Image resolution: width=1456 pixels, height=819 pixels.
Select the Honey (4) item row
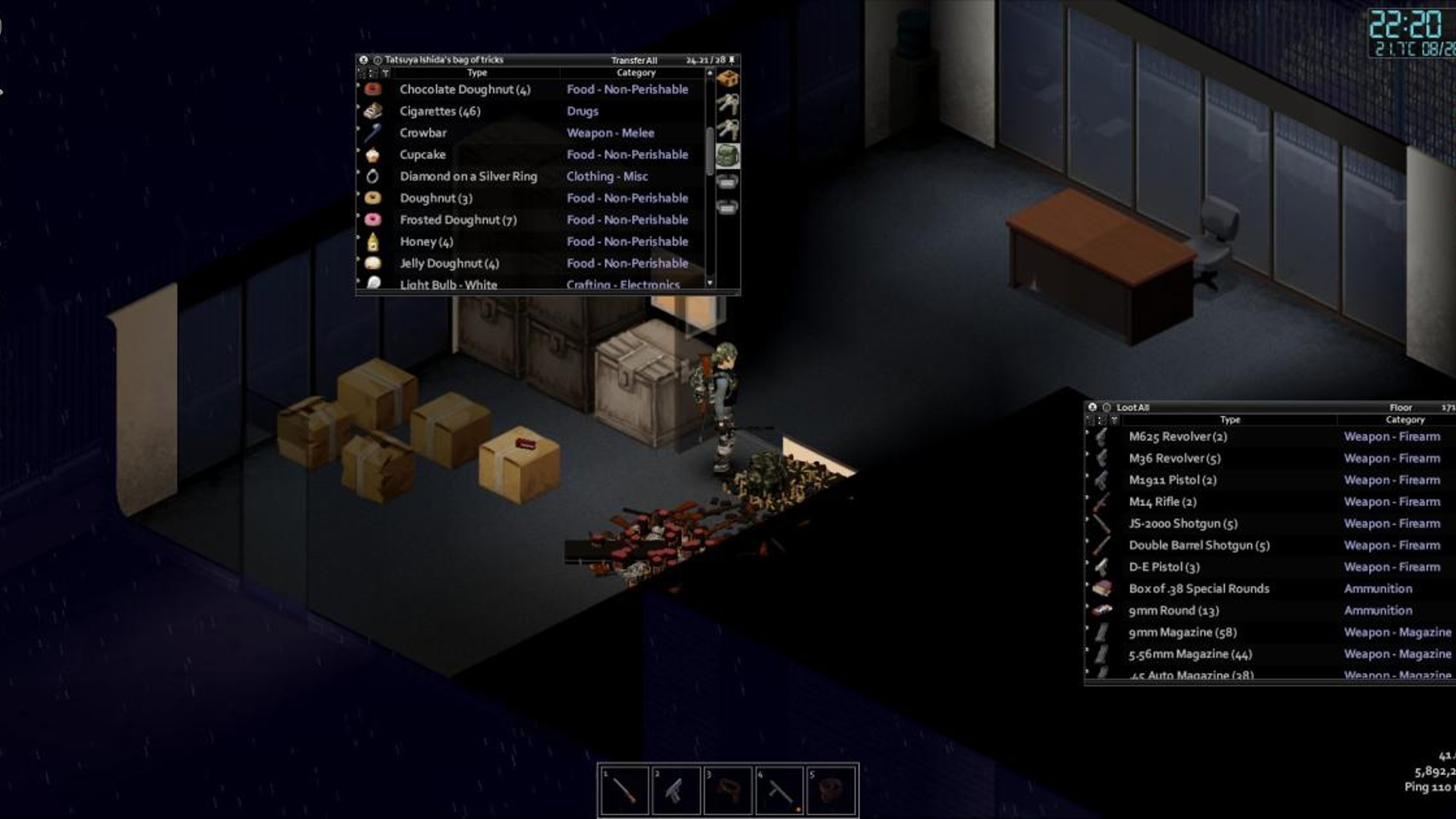pyautogui.click(x=426, y=242)
